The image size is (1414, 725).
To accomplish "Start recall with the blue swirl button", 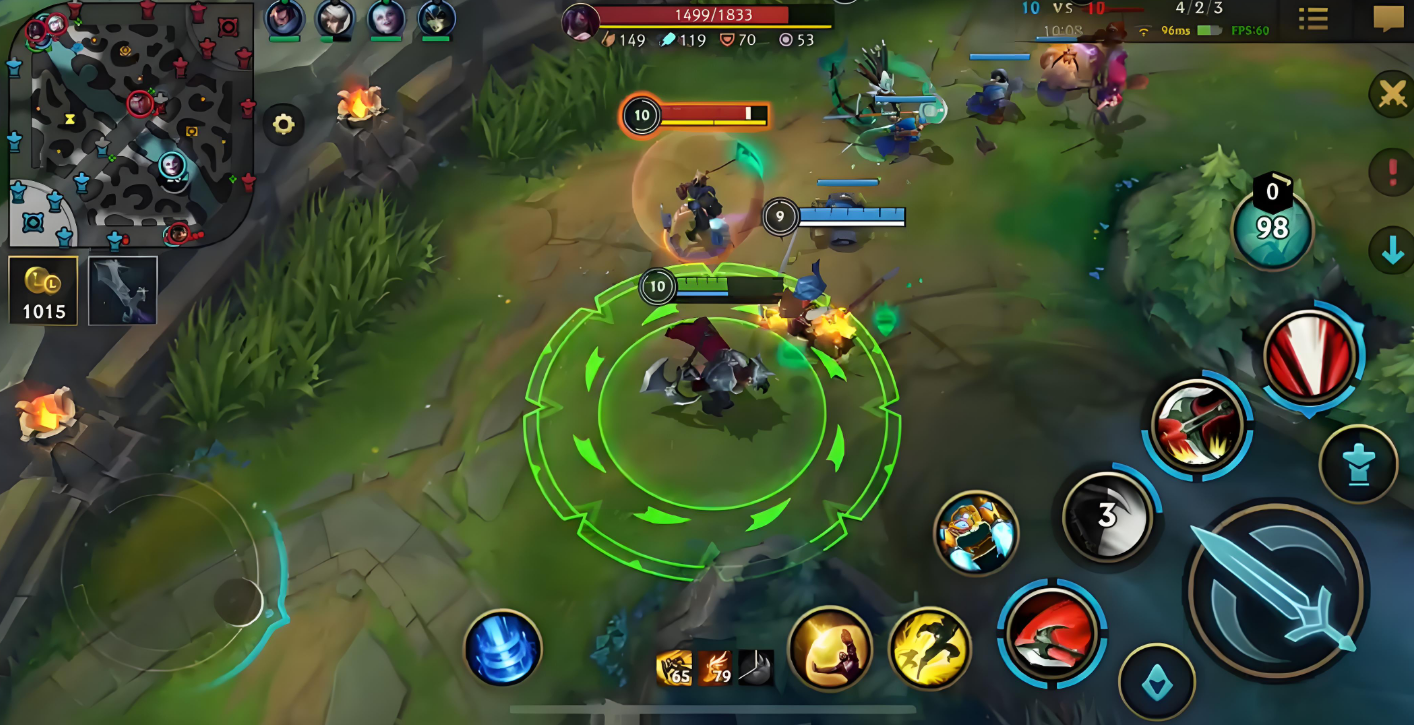I will point(503,648).
